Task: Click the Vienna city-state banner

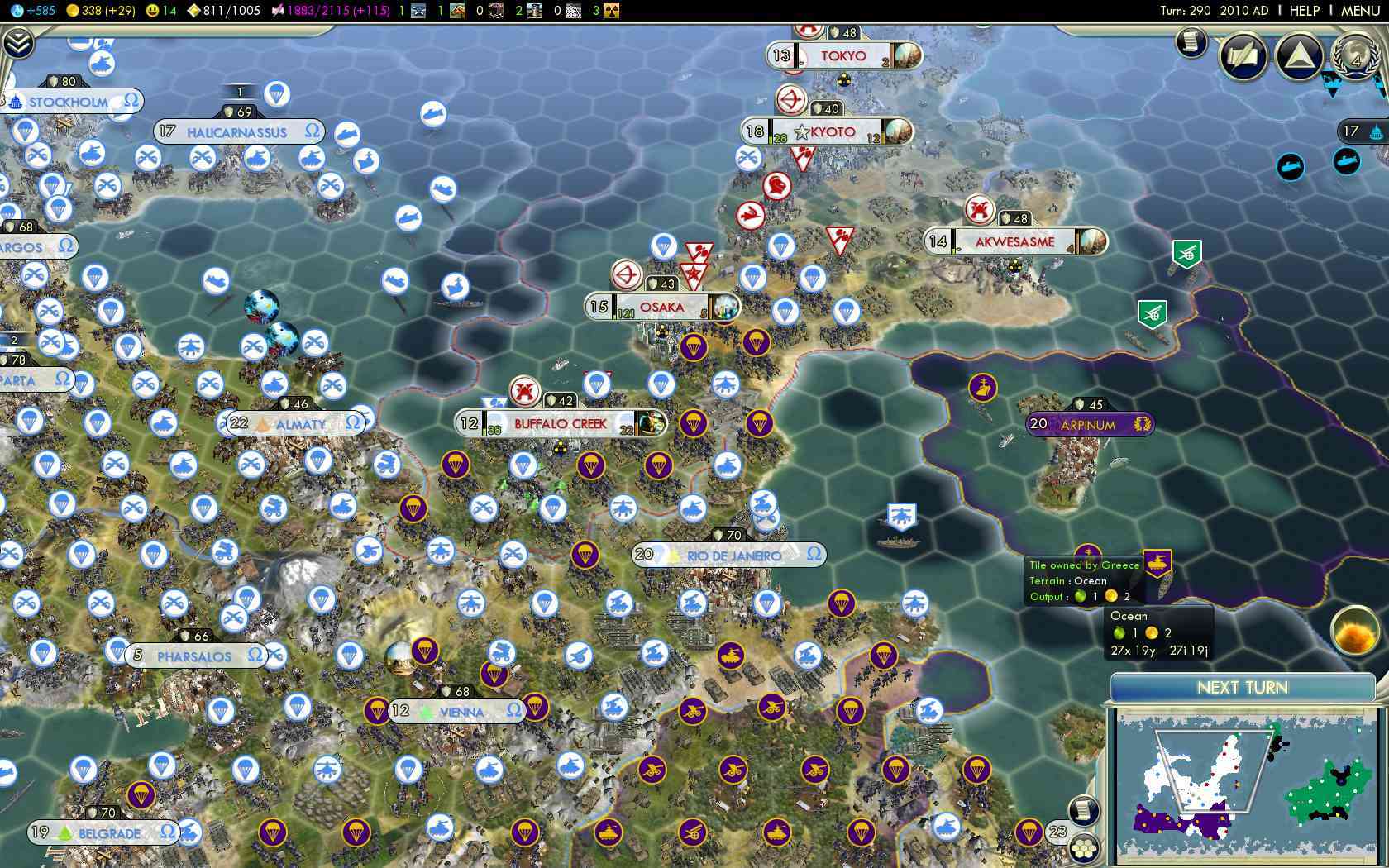Action: point(459,712)
